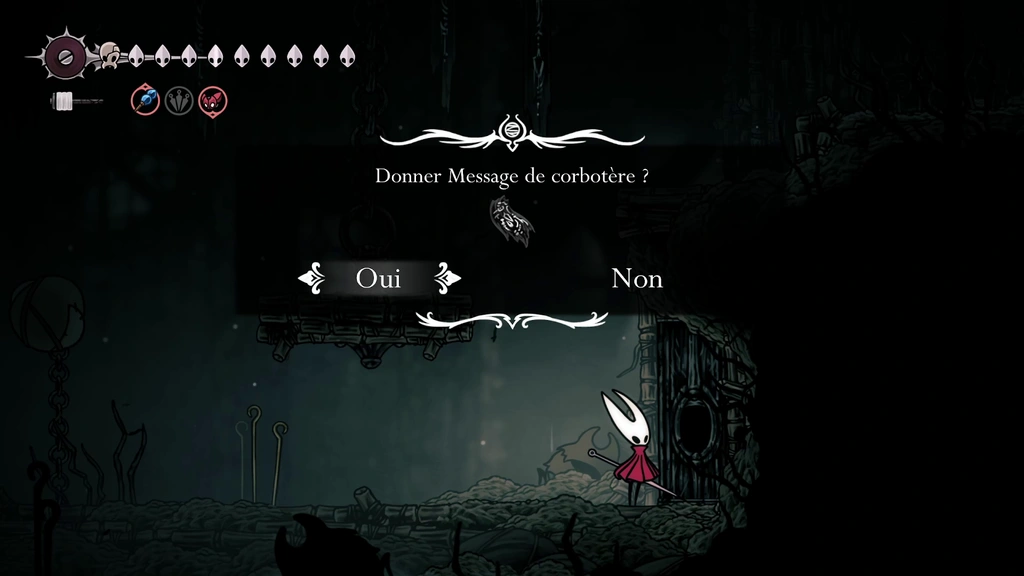Select the grey triple-dagger tool icon
The width and height of the screenshot is (1024, 576).
179,100
